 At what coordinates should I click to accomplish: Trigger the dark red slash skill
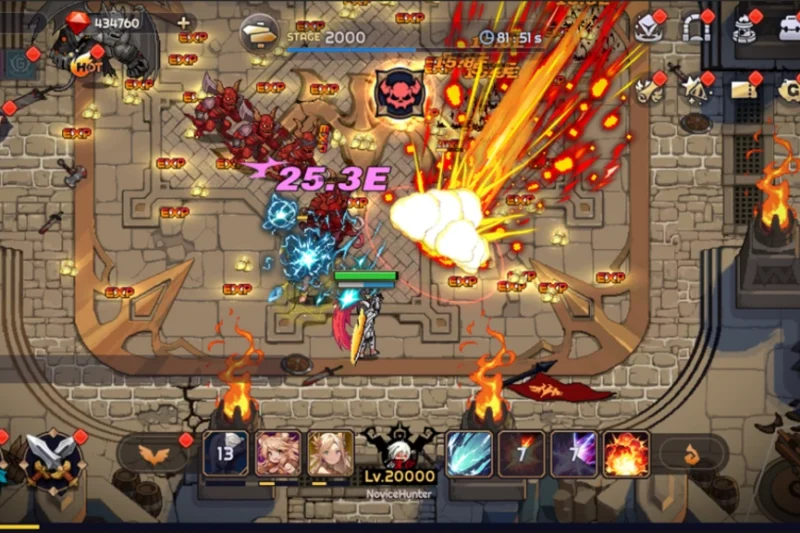(x=522, y=454)
